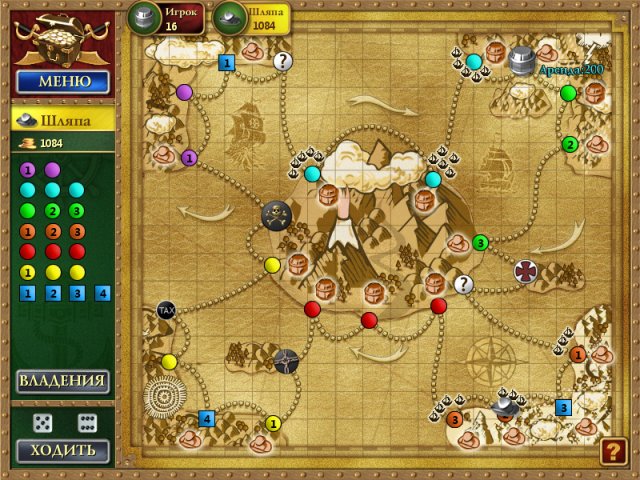Select purple circle 1 in side panel
640x480 pixels.
click(28, 170)
